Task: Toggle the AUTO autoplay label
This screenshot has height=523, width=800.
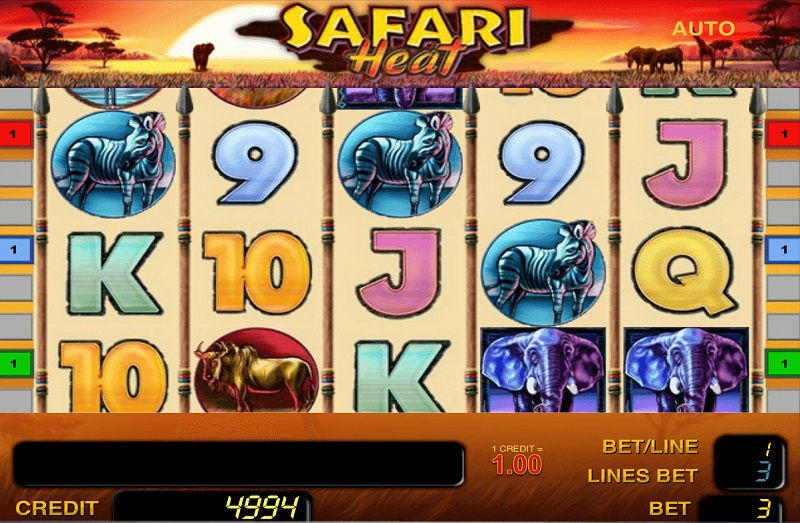Action: pos(702,29)
